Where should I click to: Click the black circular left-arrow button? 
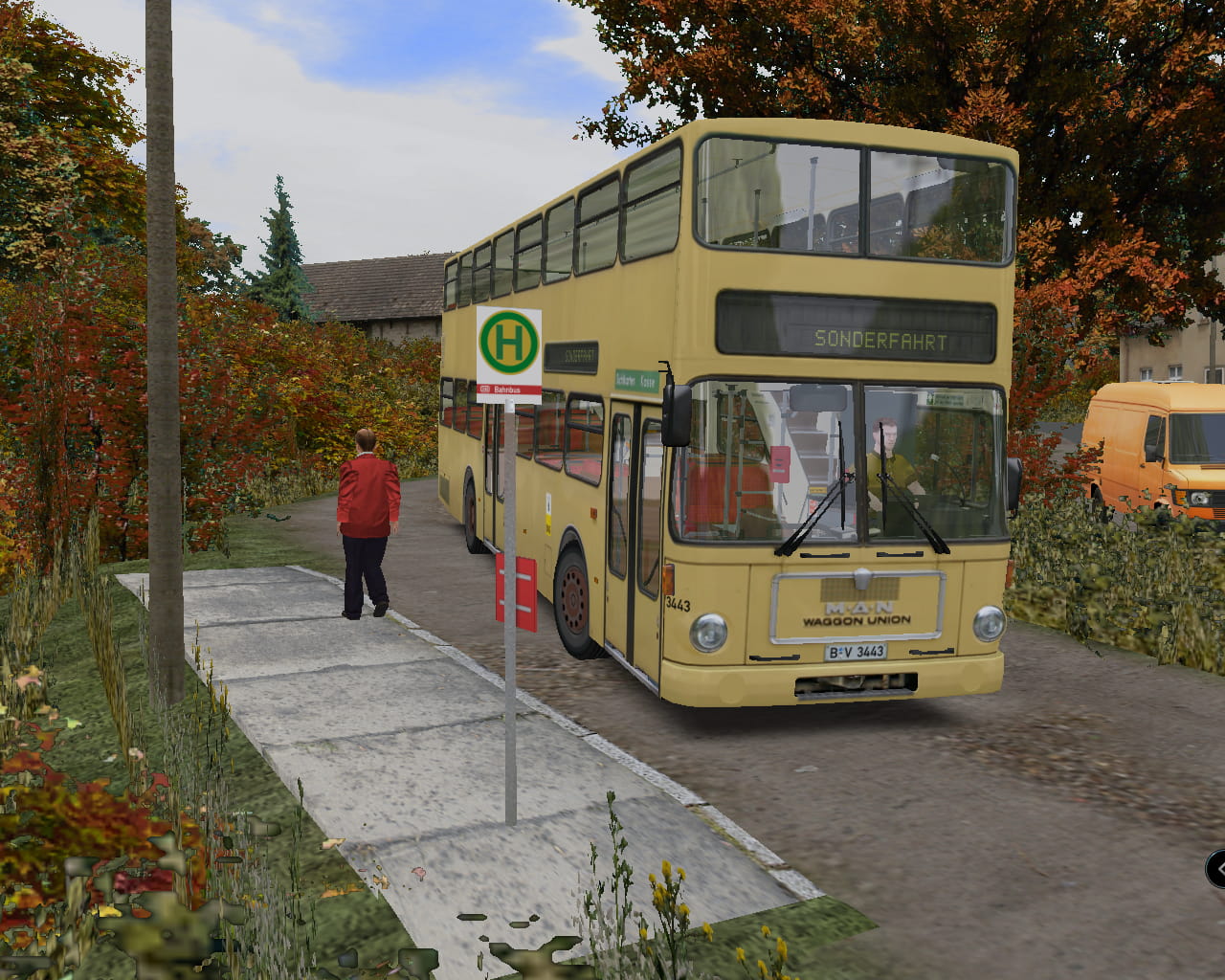pyautogui.click(x=1217, y=869)
